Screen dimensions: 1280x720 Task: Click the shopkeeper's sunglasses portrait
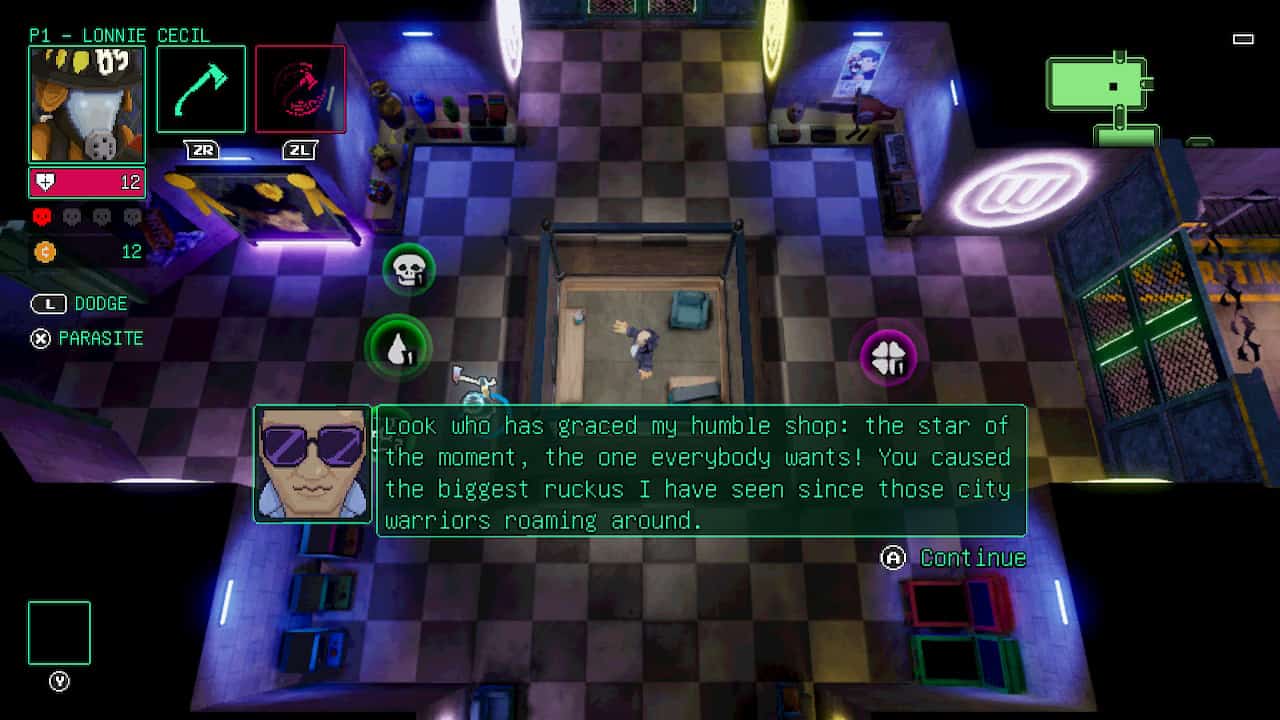click(313, 462)
